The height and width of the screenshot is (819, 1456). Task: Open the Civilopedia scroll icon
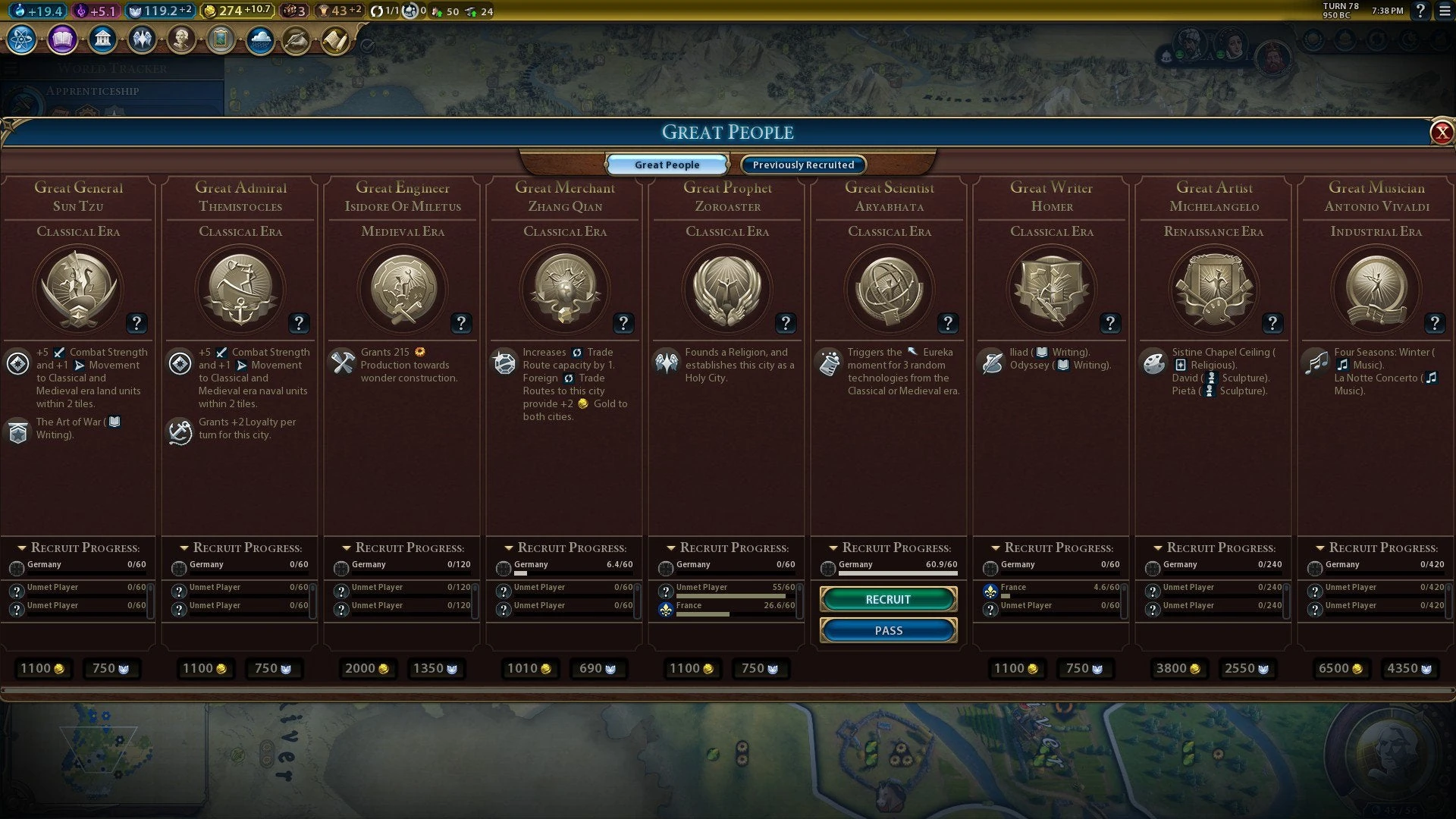[x=334, y=40]
